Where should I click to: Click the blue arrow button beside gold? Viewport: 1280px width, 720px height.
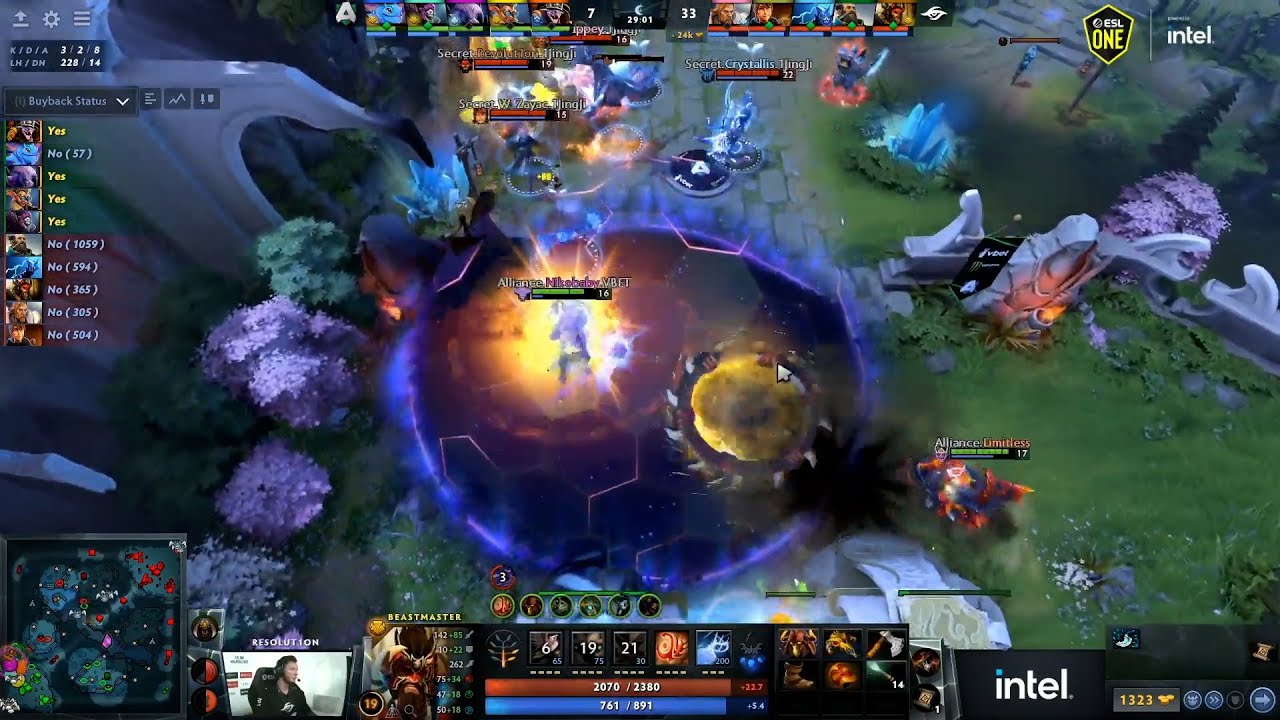1262,700
